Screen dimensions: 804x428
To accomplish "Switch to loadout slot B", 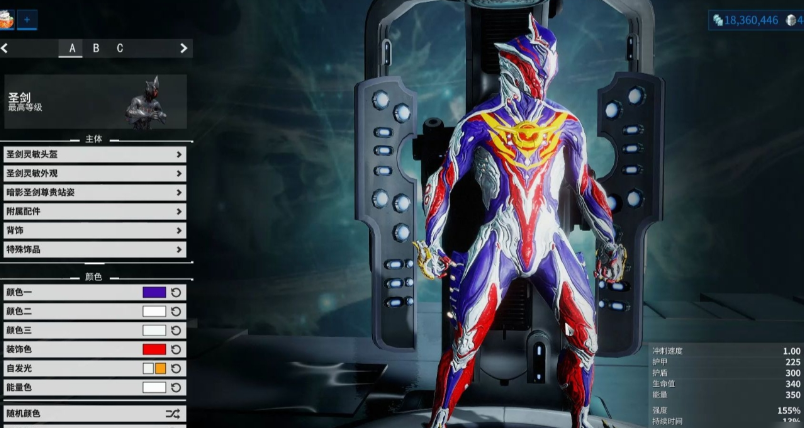I will pos(96,48).
